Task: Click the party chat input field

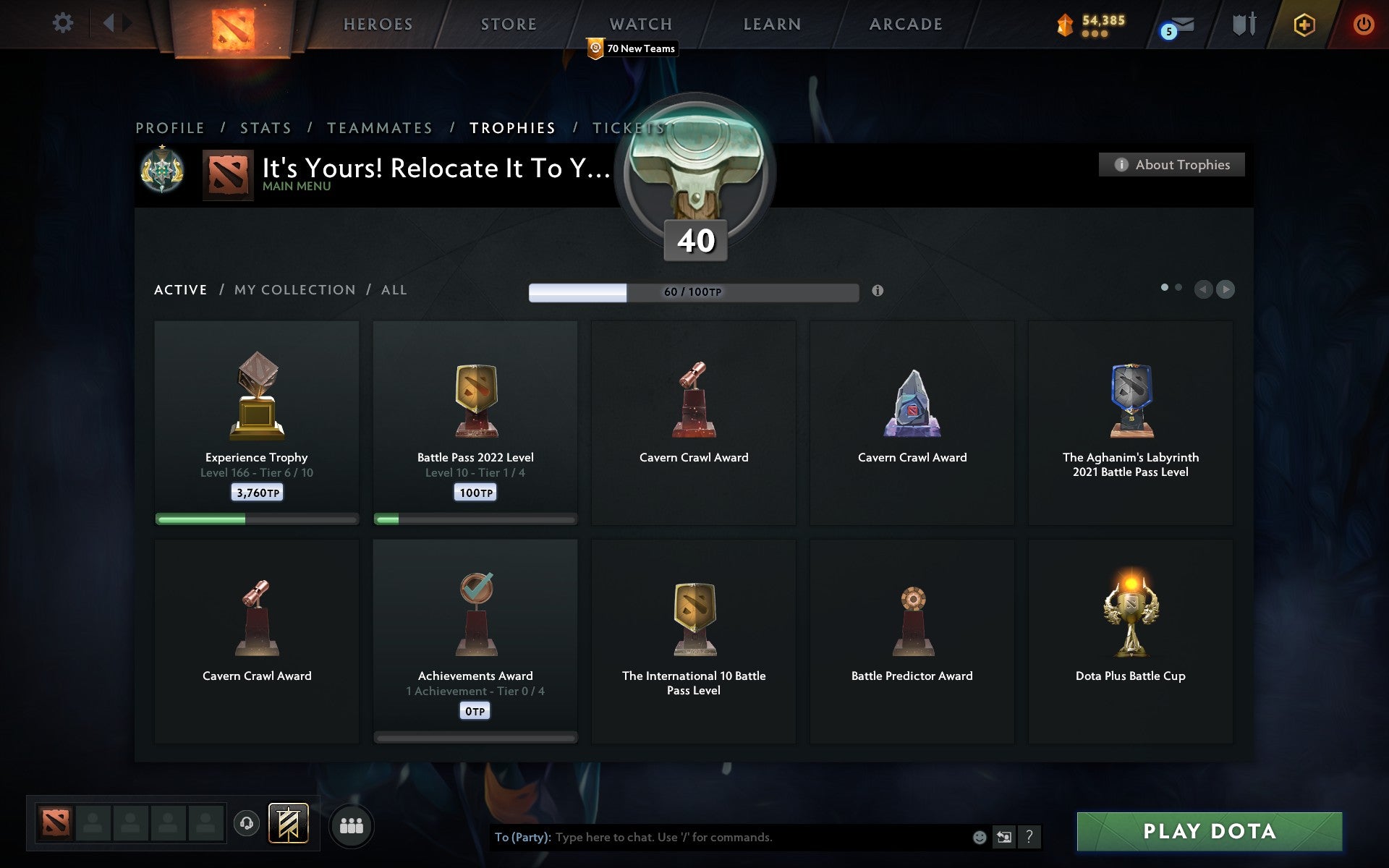Action: coord(723,838)
